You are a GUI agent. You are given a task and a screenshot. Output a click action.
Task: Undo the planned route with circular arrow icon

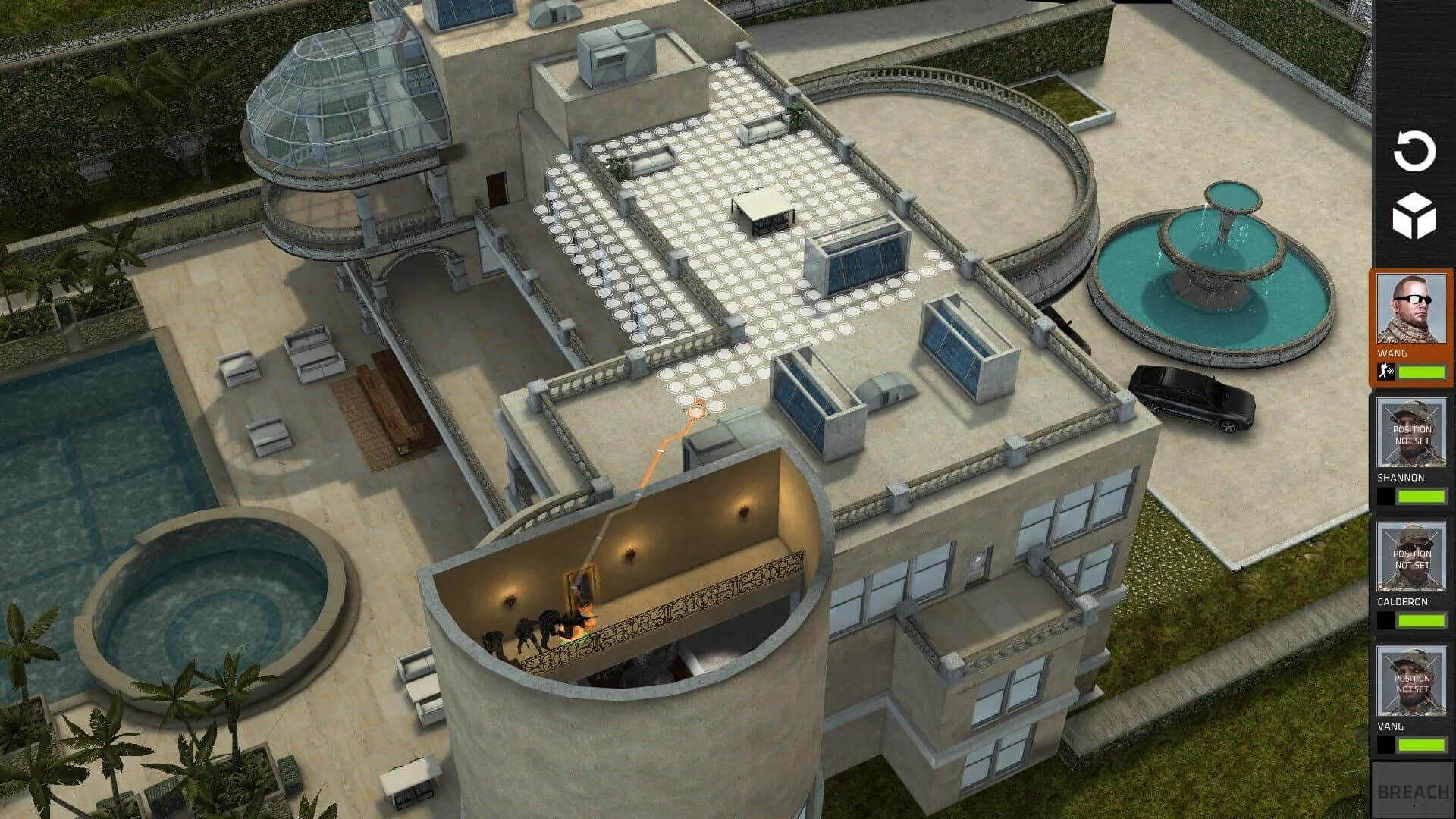click(x=1415, y=149)
